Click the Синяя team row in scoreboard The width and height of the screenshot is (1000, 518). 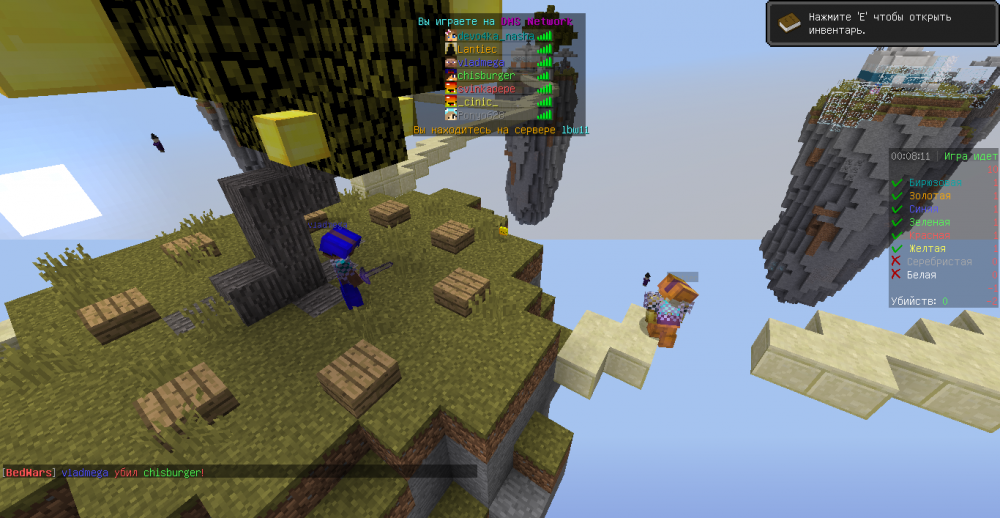click(x=924, y=209)
